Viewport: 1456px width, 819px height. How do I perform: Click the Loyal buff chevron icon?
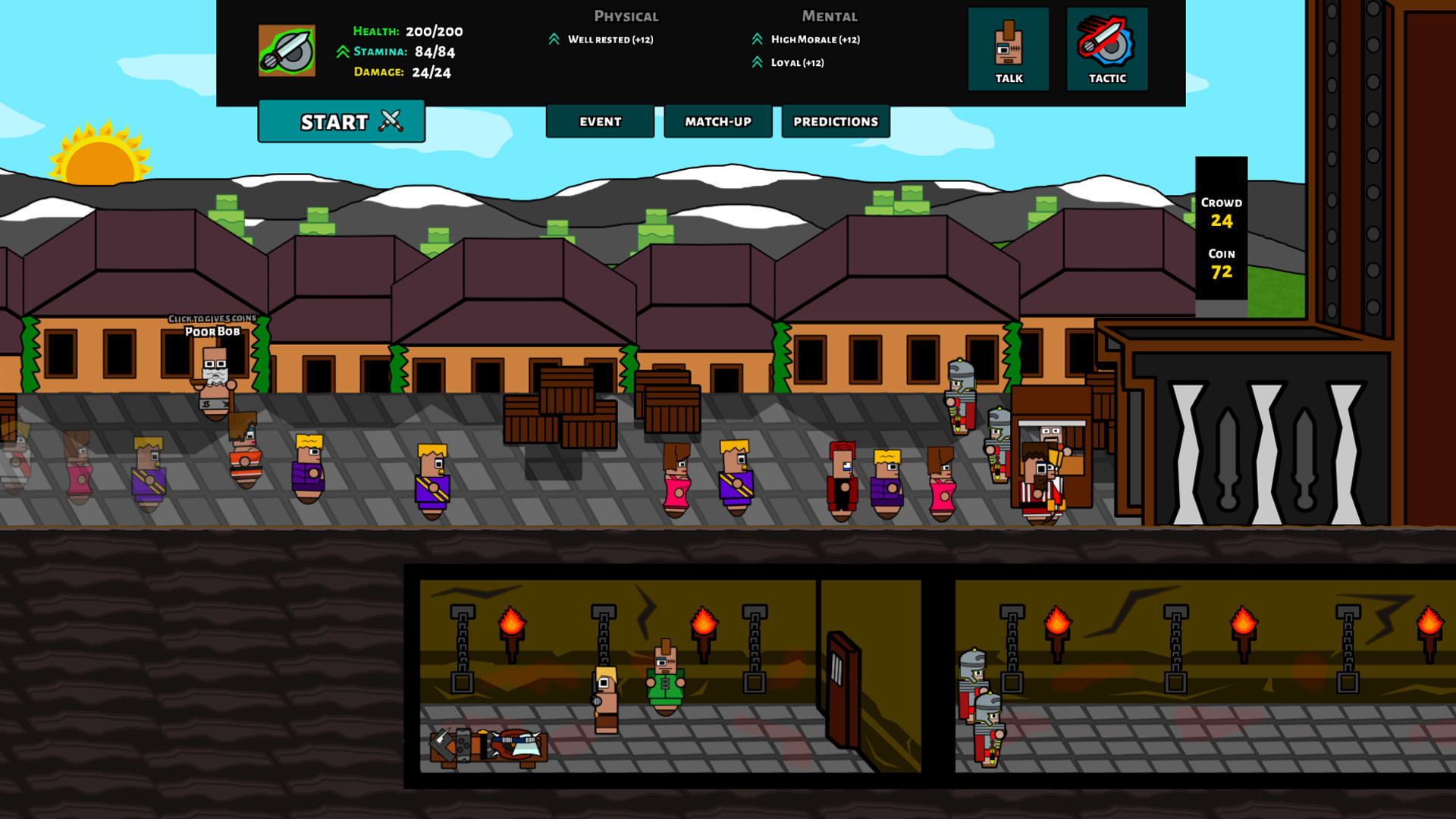pos(756,63)
